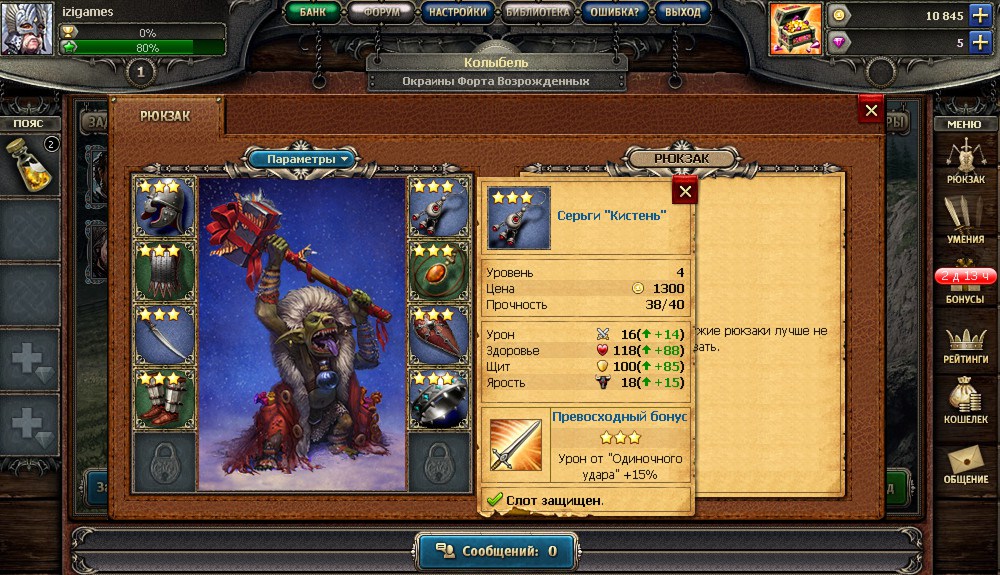Select the curved sword weapon slot

click(x=165, y=336)
